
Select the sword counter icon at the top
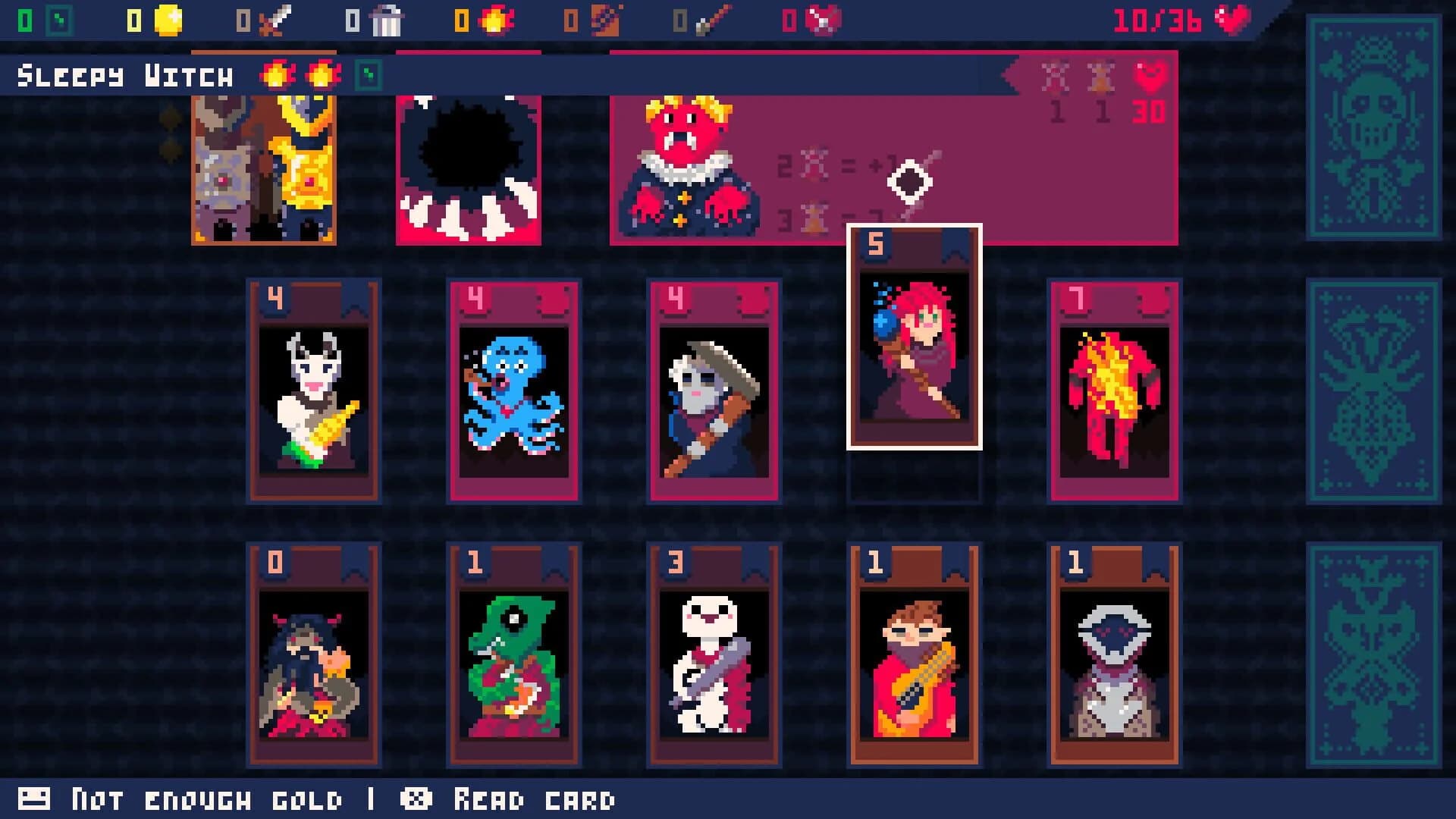[x=275, y=21]
